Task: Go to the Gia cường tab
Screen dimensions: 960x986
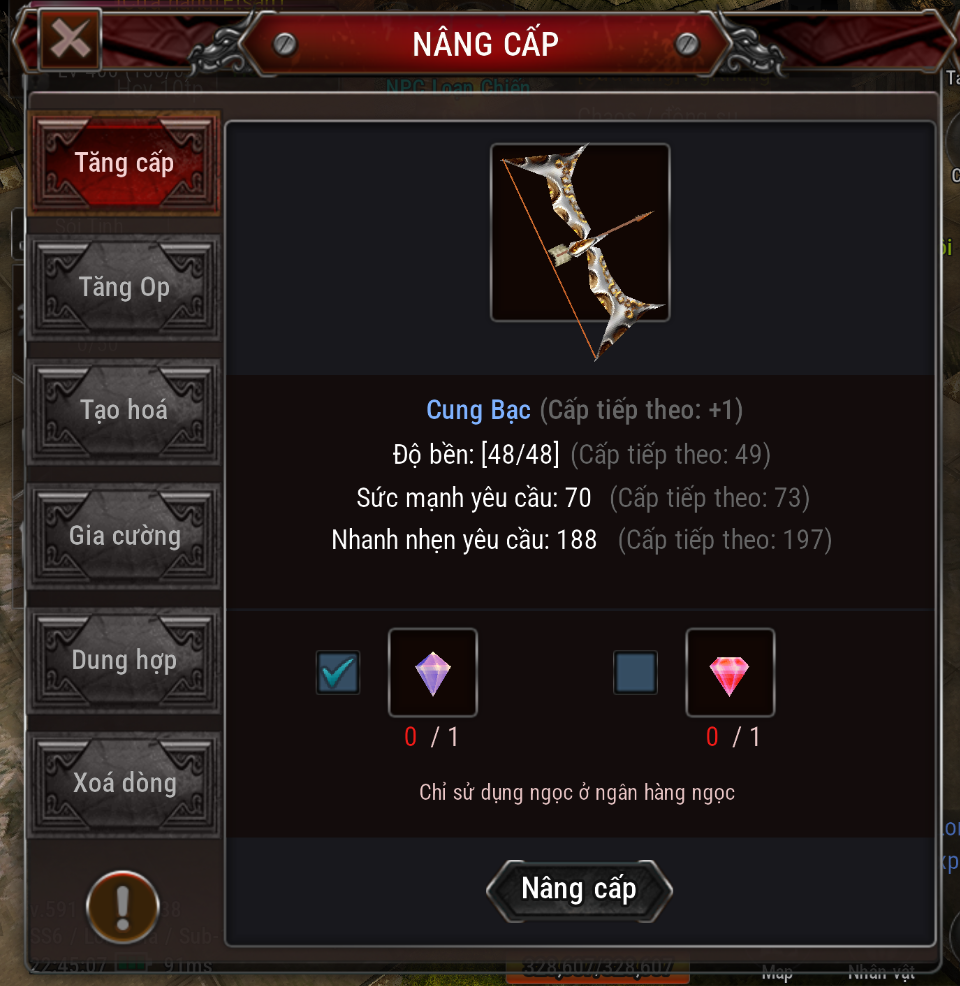Action: (x=124, y=536)
